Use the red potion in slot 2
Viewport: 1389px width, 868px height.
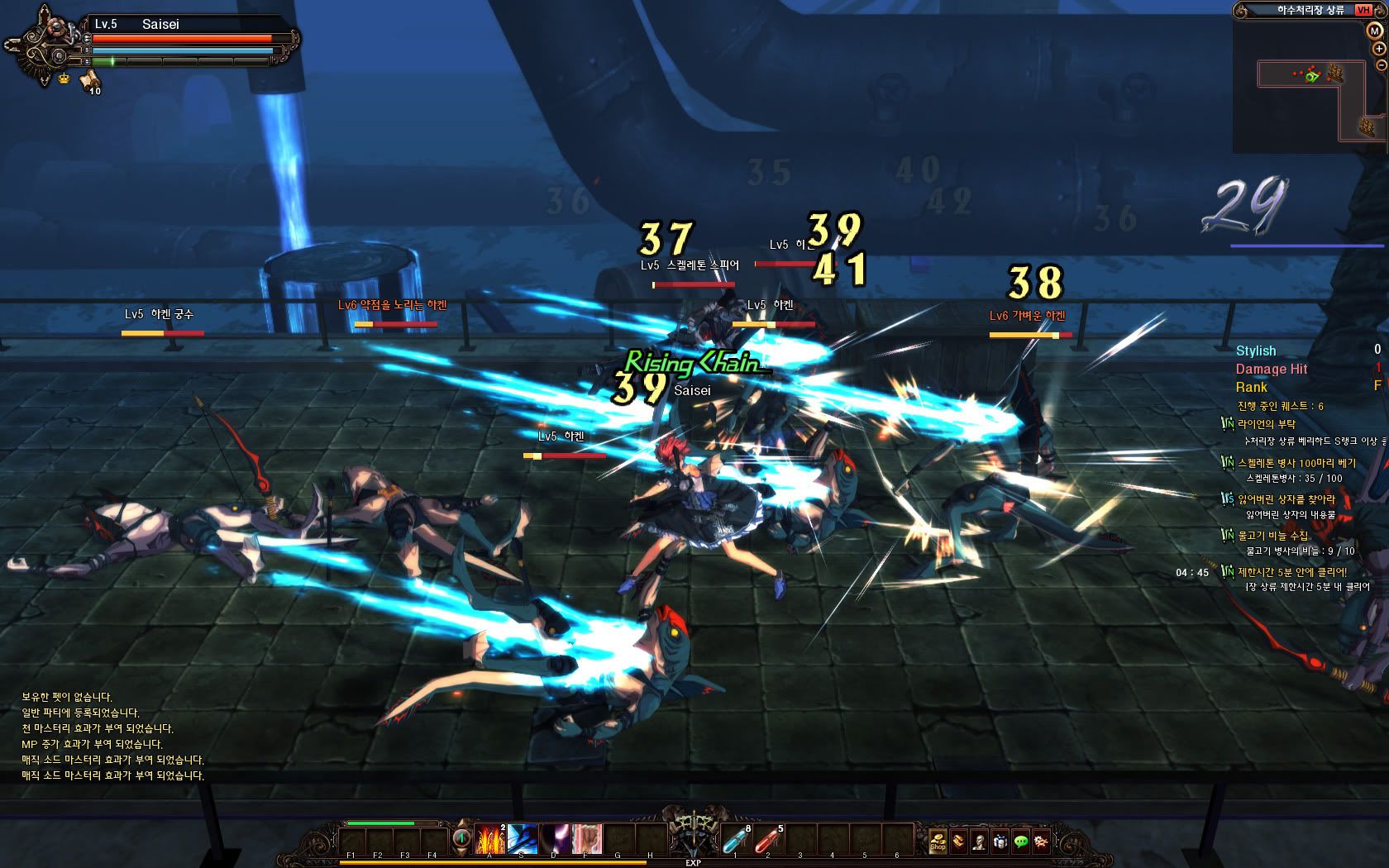click(768, 840)
